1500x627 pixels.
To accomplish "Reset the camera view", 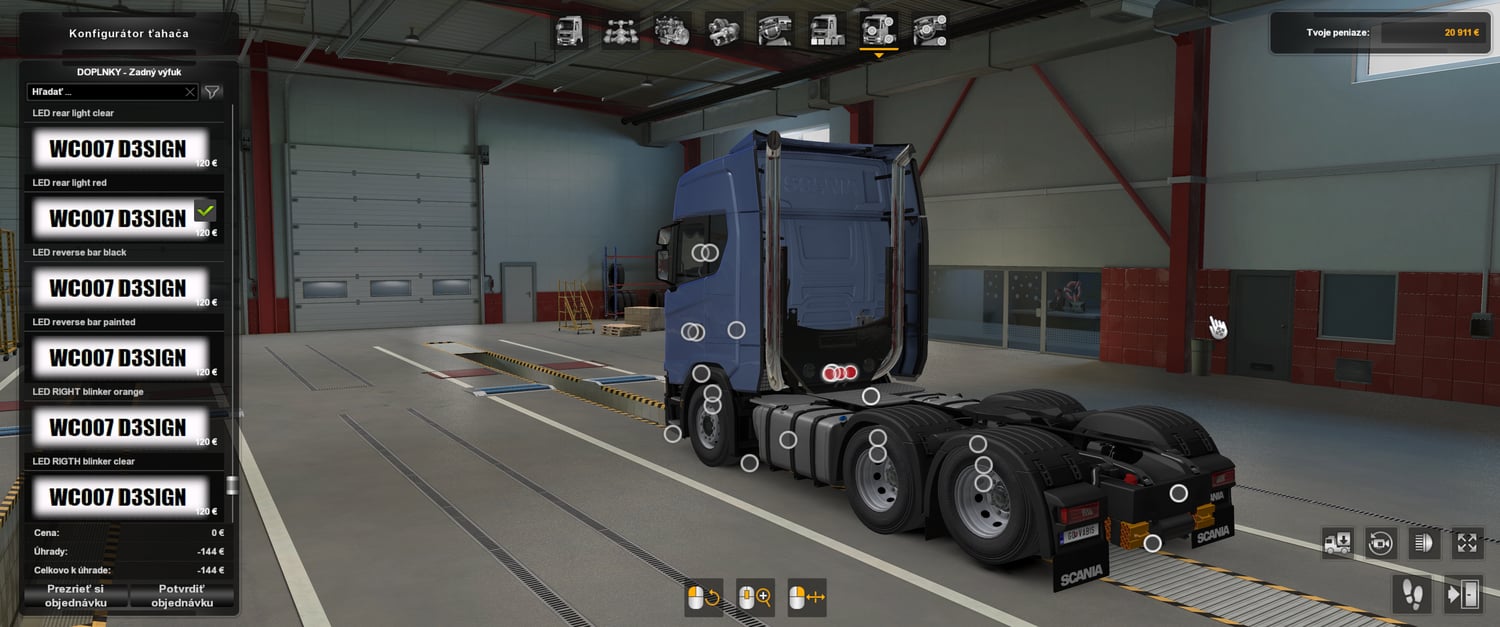I will (1381, 543).
